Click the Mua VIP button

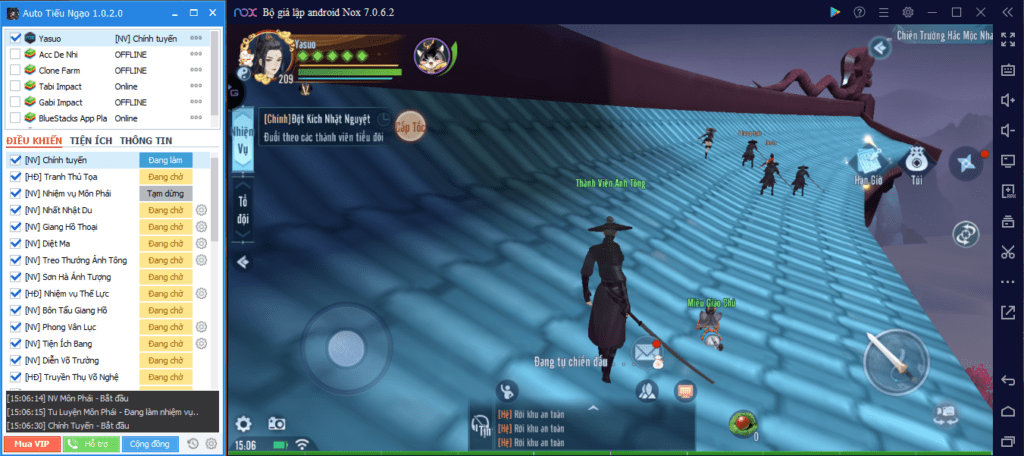point(31,443)
